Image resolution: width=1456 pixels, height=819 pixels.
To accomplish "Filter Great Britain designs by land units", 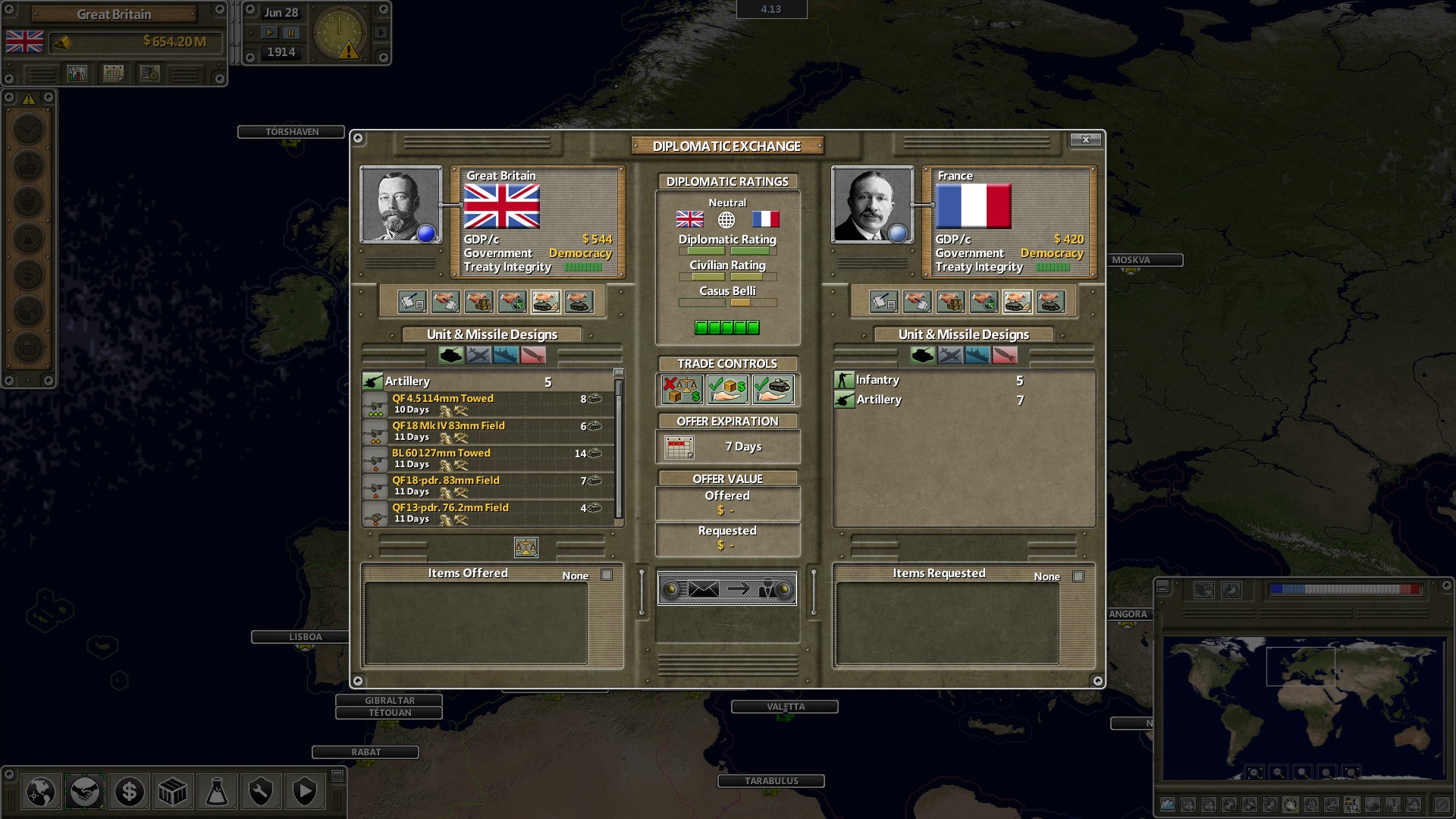I will [450, 355].
